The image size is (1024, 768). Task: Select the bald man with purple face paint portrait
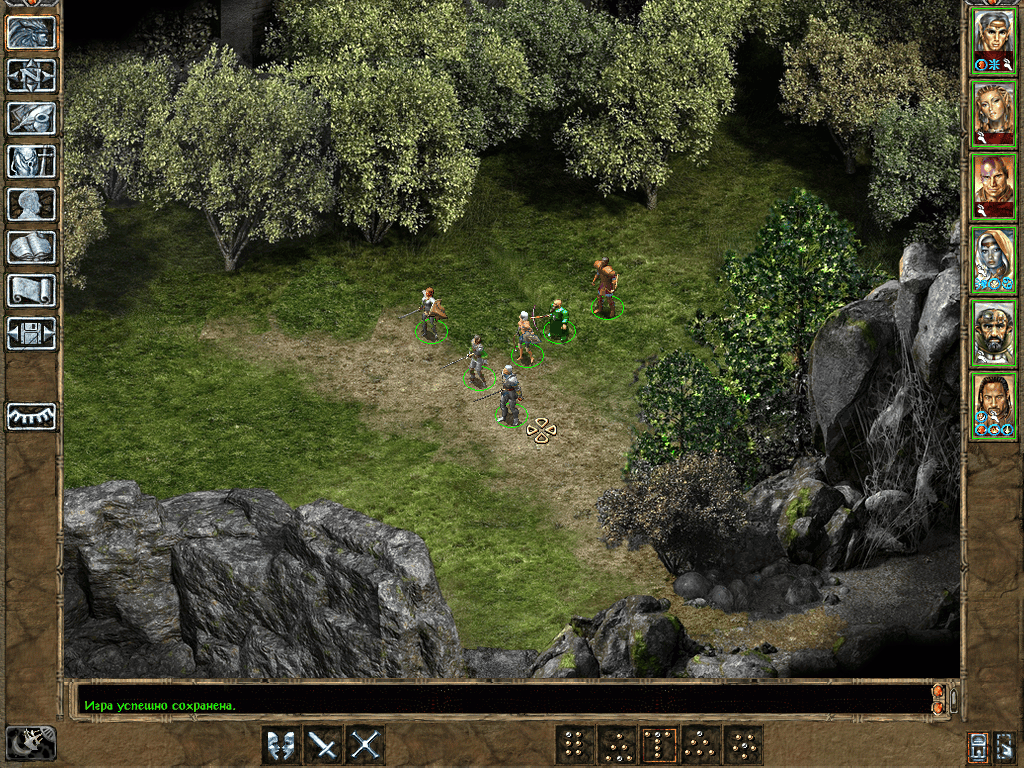click(x=993, y=187)
